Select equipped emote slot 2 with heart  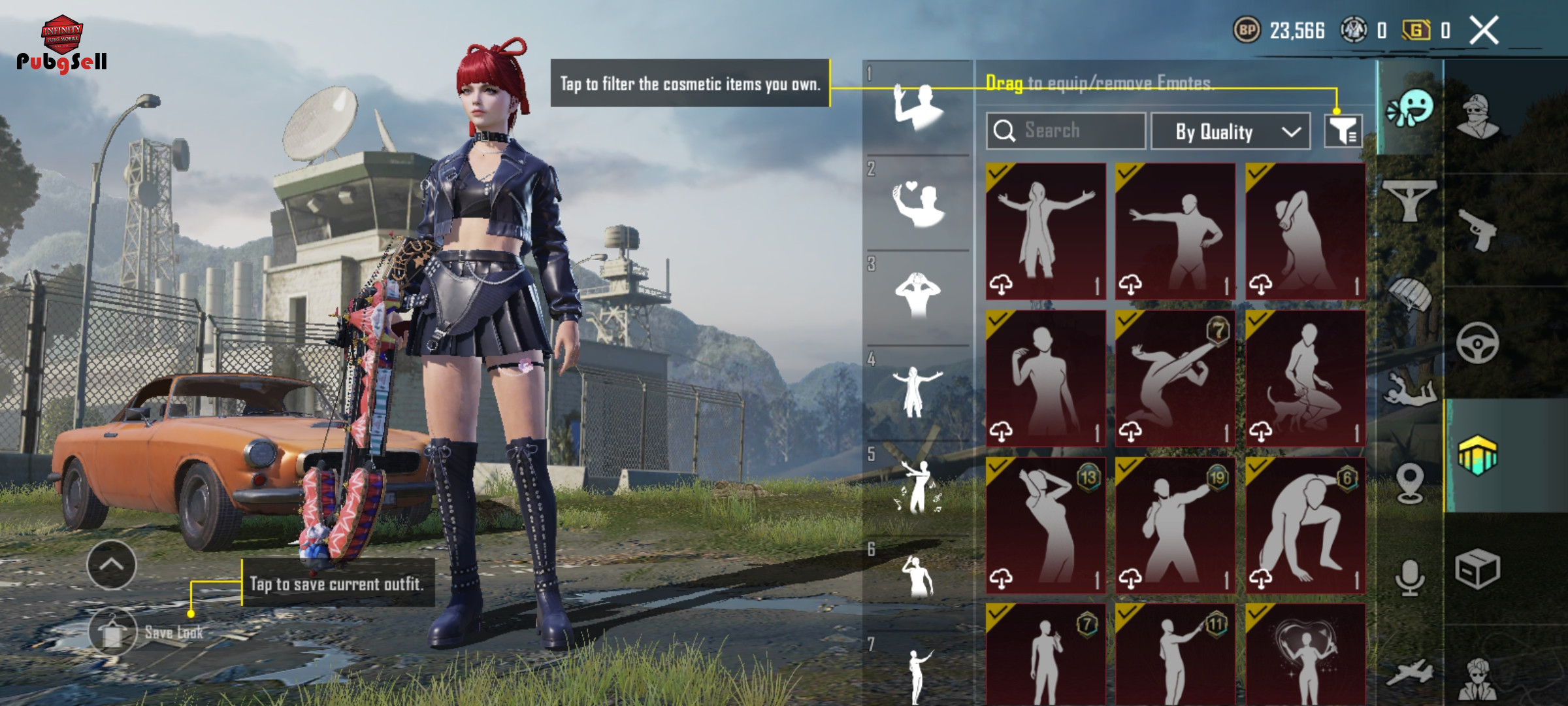pos(918,204)
